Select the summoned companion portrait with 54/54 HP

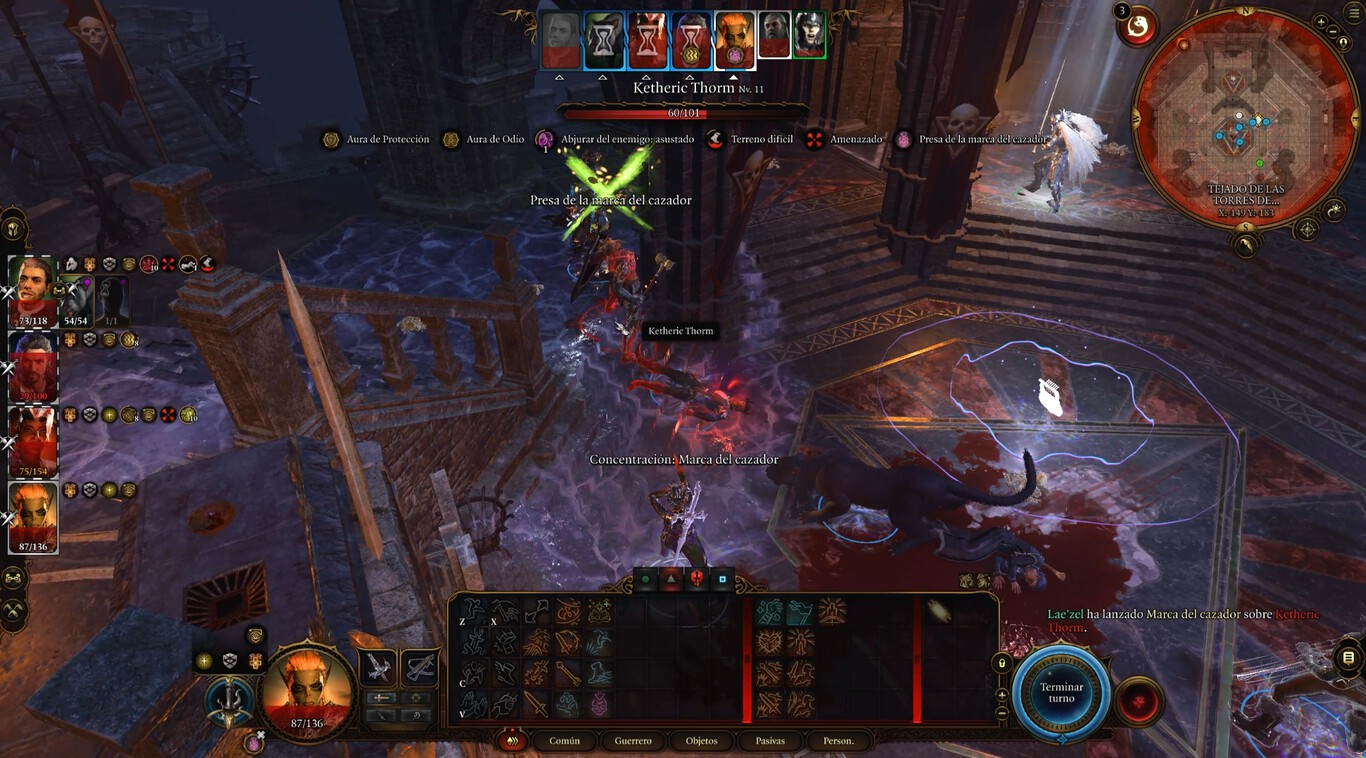[76, 298]
